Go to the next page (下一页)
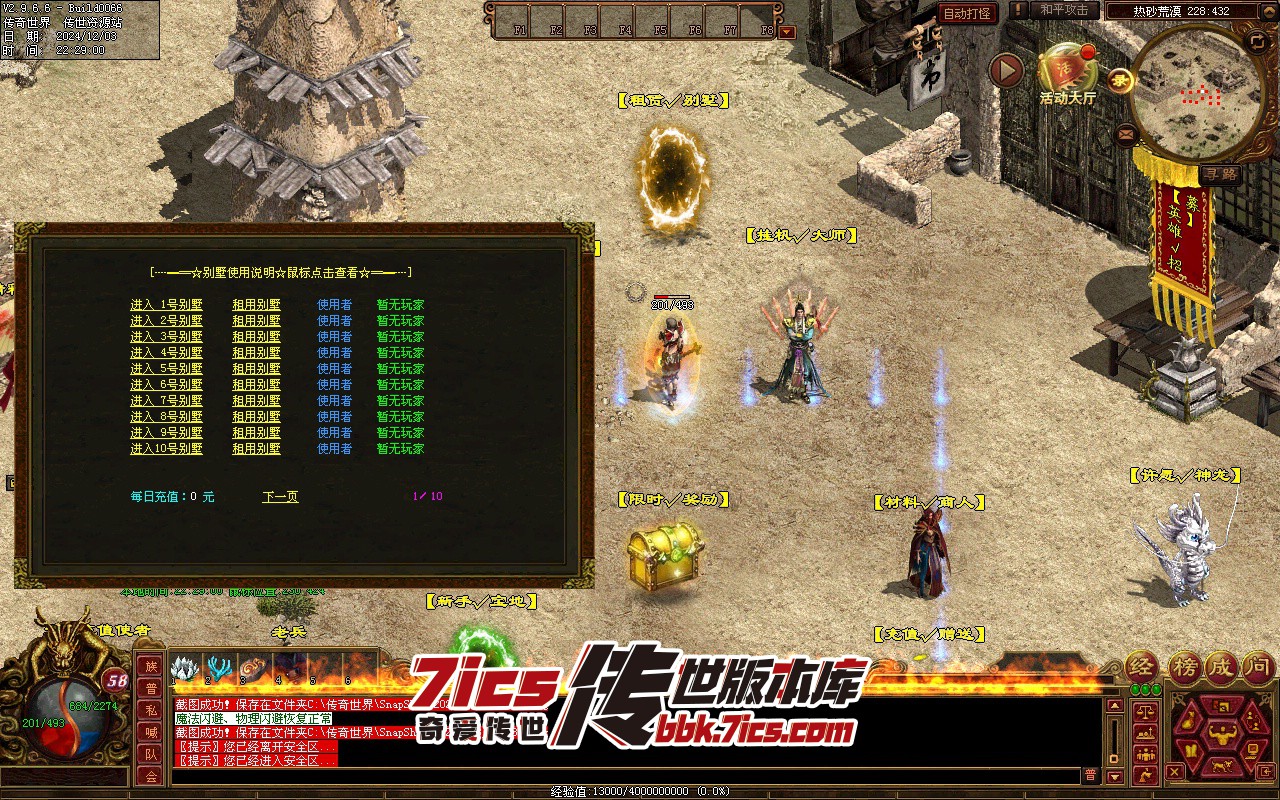This screenshot has height=800, width=1280. click(x=280, y=496)
